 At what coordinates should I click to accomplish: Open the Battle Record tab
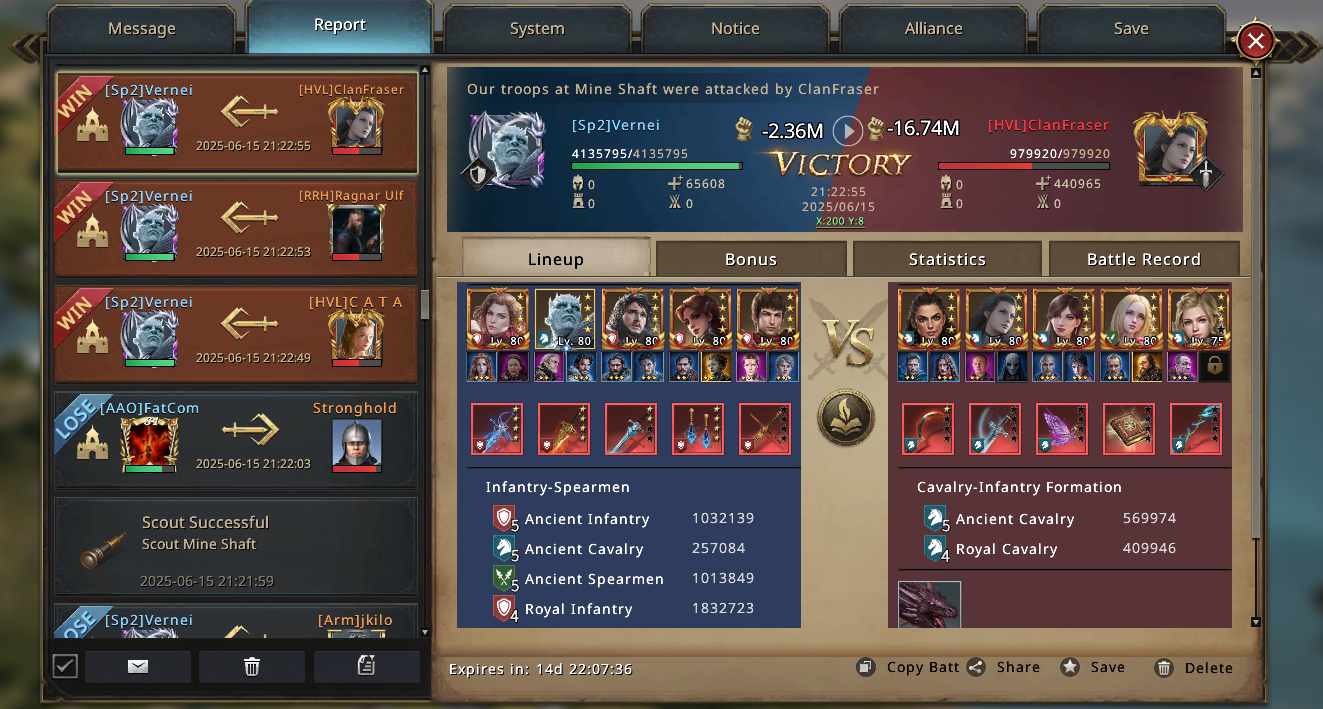click(1144, 259)
